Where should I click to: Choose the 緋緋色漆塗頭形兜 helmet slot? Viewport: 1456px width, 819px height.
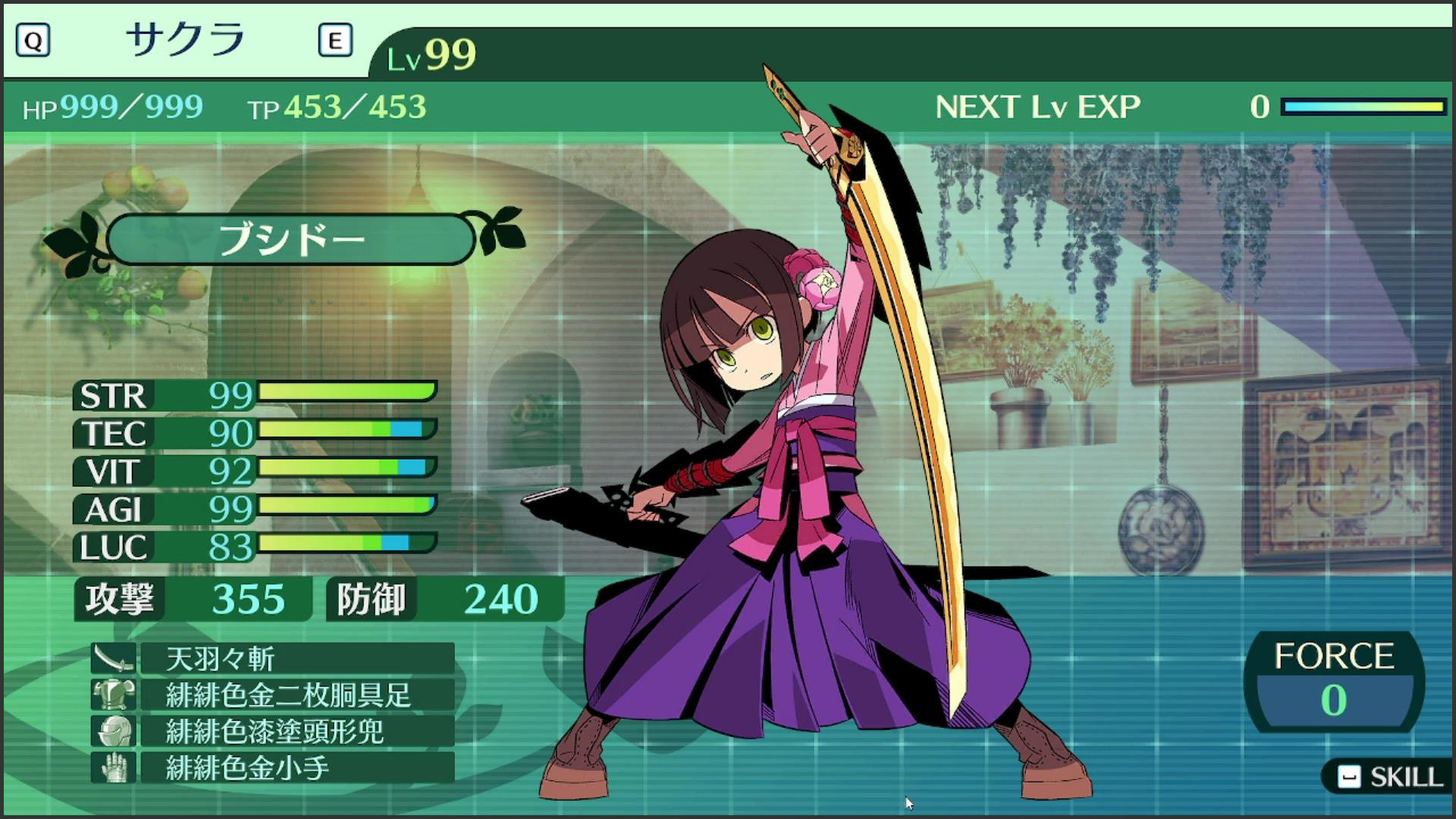coord(296,731)
